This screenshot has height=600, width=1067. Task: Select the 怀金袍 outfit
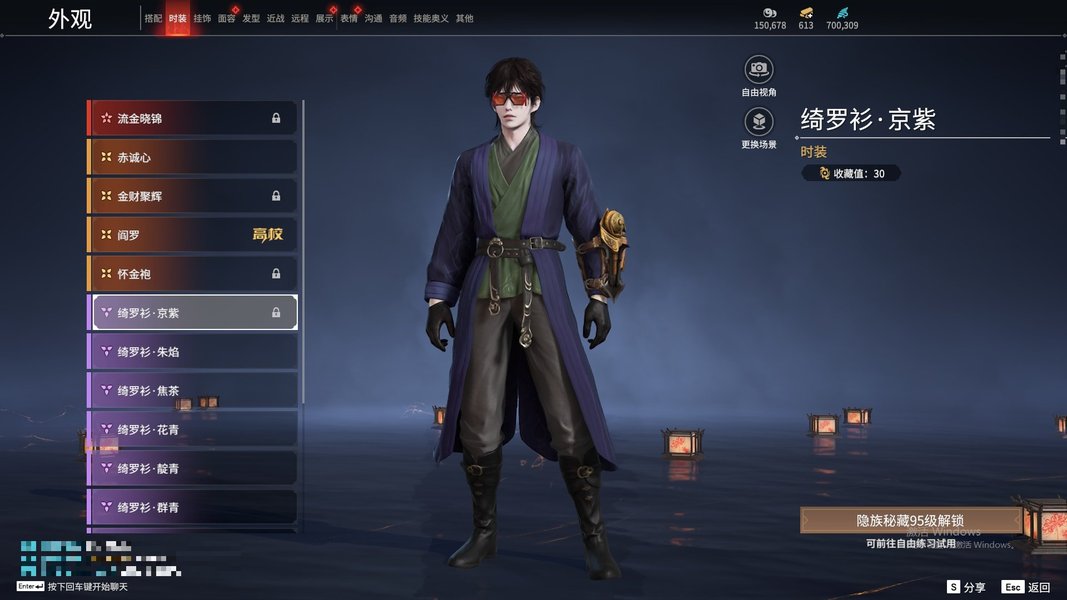[x=193, y=274]
